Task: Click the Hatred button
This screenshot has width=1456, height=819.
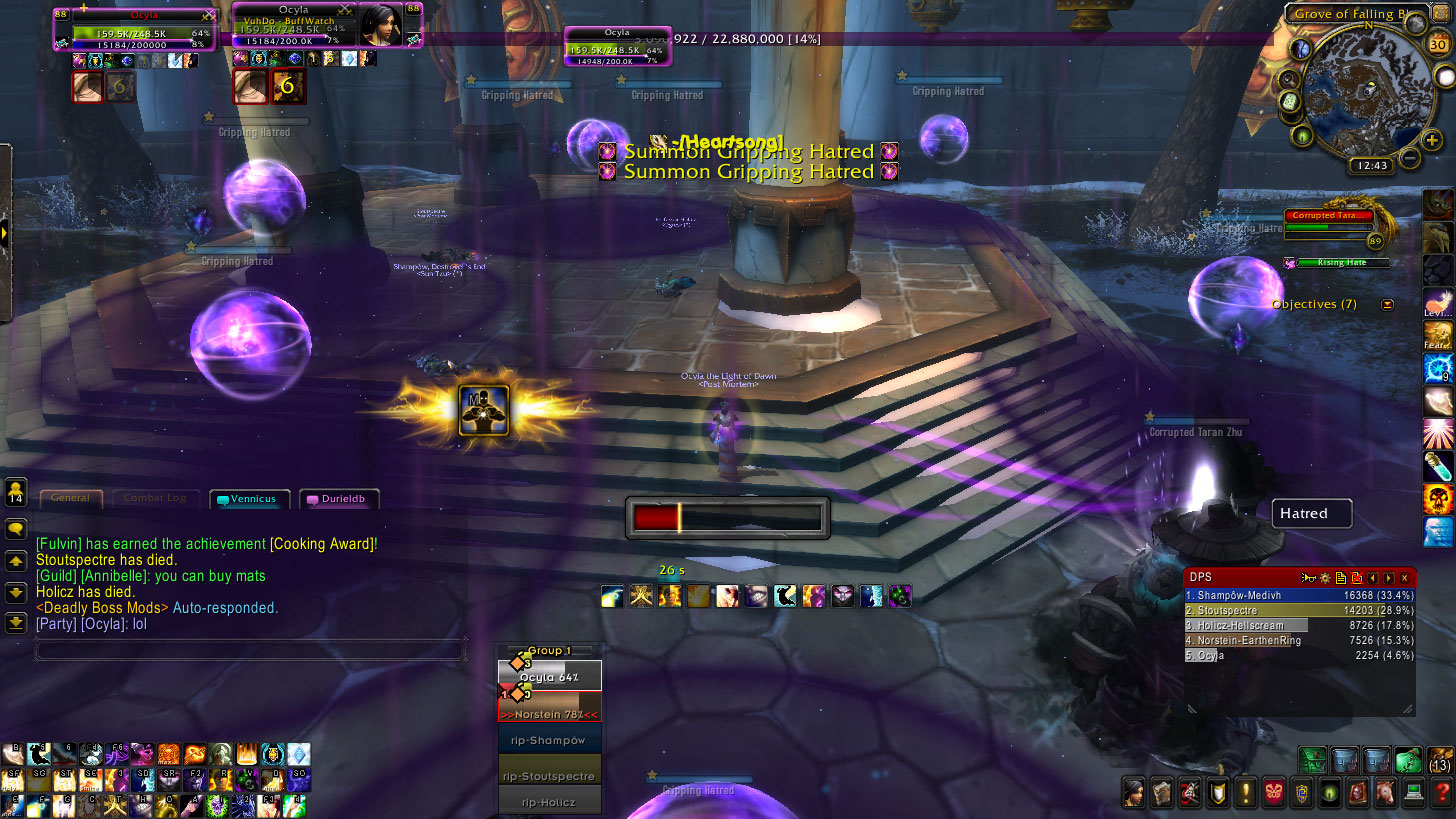Action: pos(1311,514)
